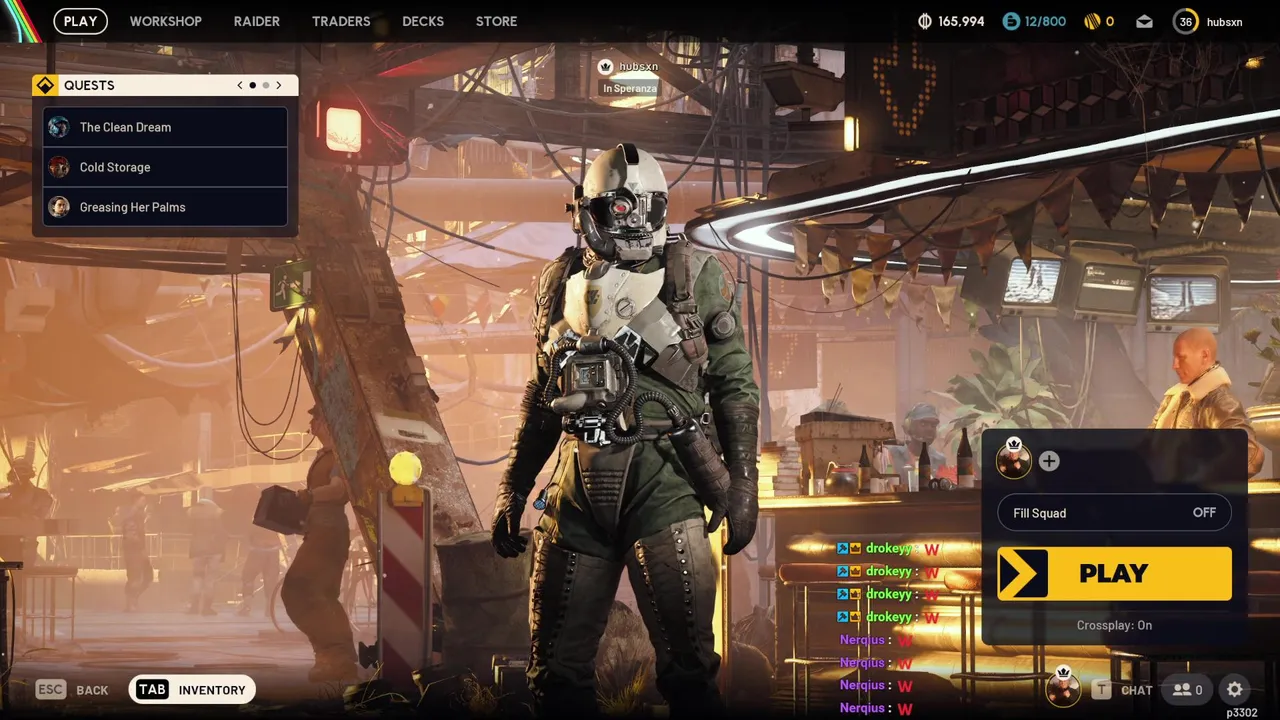Open the Inventory

(192, 690)
